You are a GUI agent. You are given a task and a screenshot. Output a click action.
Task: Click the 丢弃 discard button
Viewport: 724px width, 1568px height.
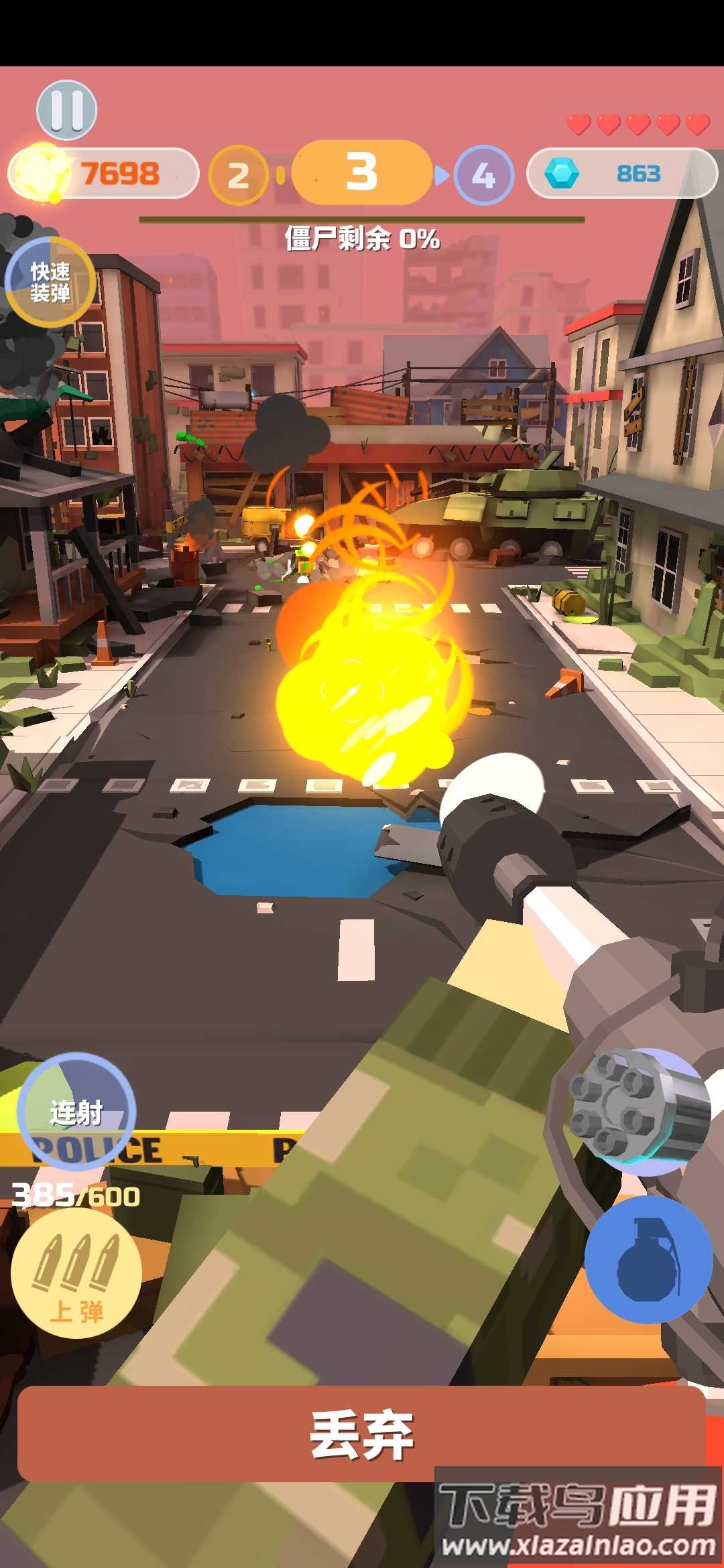[x=362, y=1433]
